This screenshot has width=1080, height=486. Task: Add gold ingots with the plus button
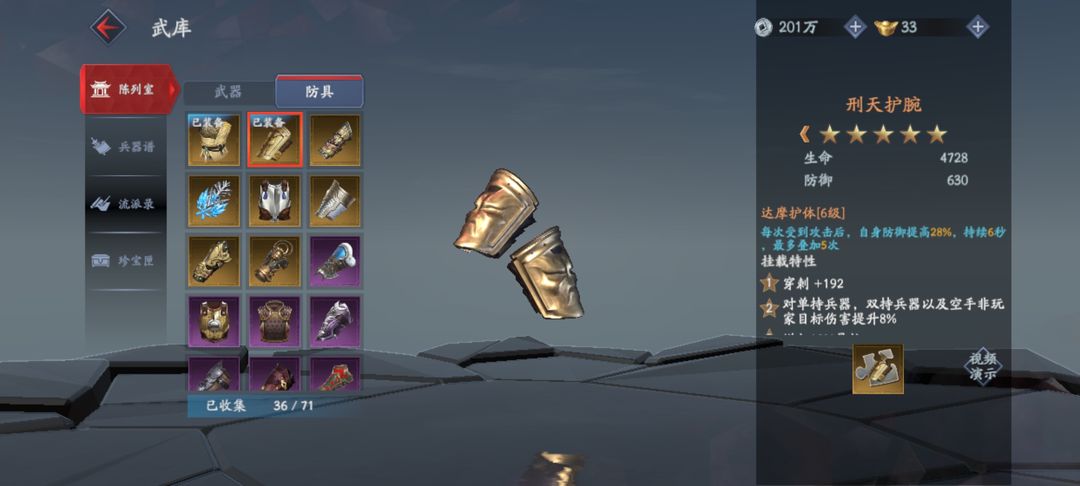(978, 27)
